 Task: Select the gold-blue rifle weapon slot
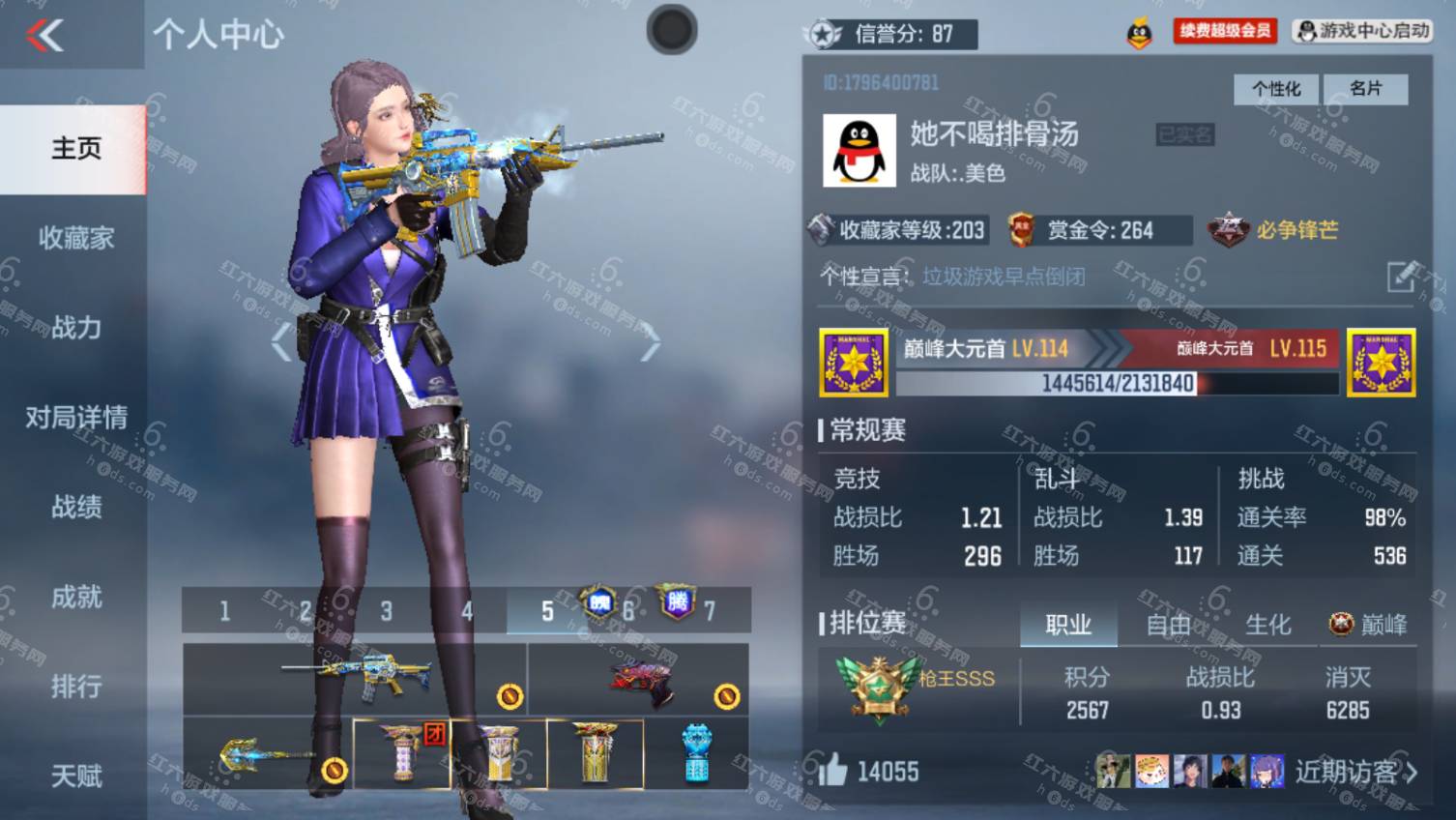(x=355, y=679)
